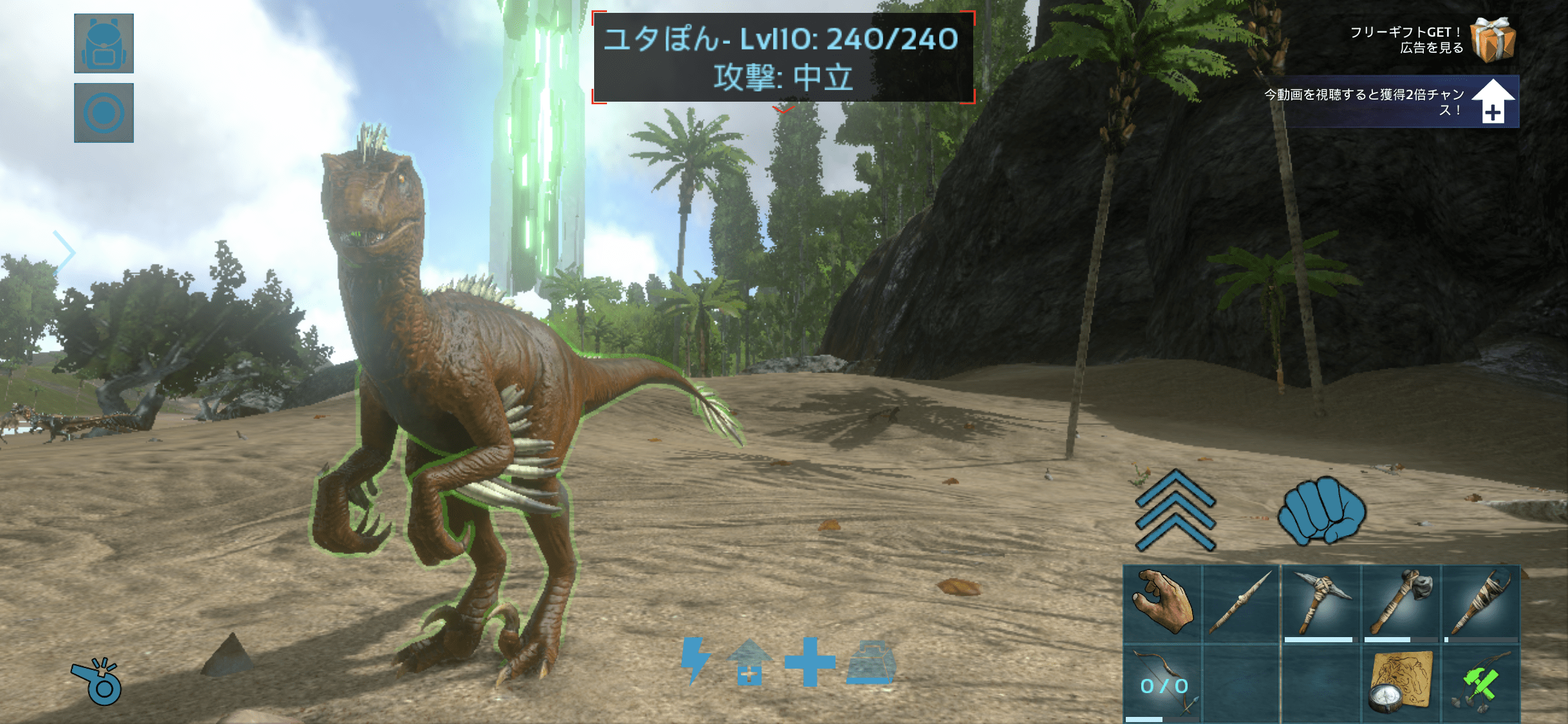
Task: Equip the stone pickaxe slot
Action: pyautogui.click(x=1321, y=603)
